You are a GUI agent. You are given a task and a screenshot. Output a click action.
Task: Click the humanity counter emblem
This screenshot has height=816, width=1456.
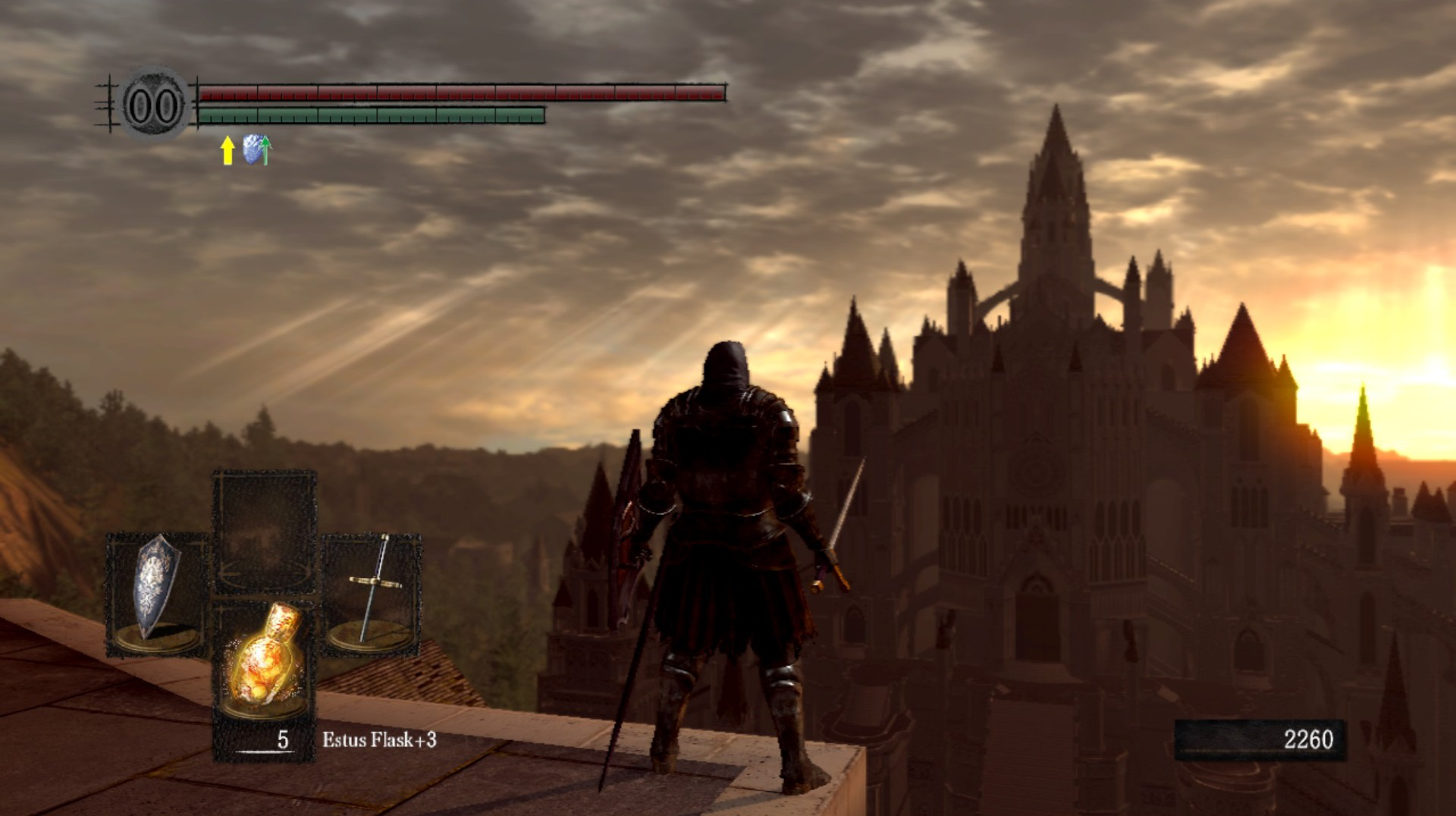pyautogui.click(x=154, y=105)
